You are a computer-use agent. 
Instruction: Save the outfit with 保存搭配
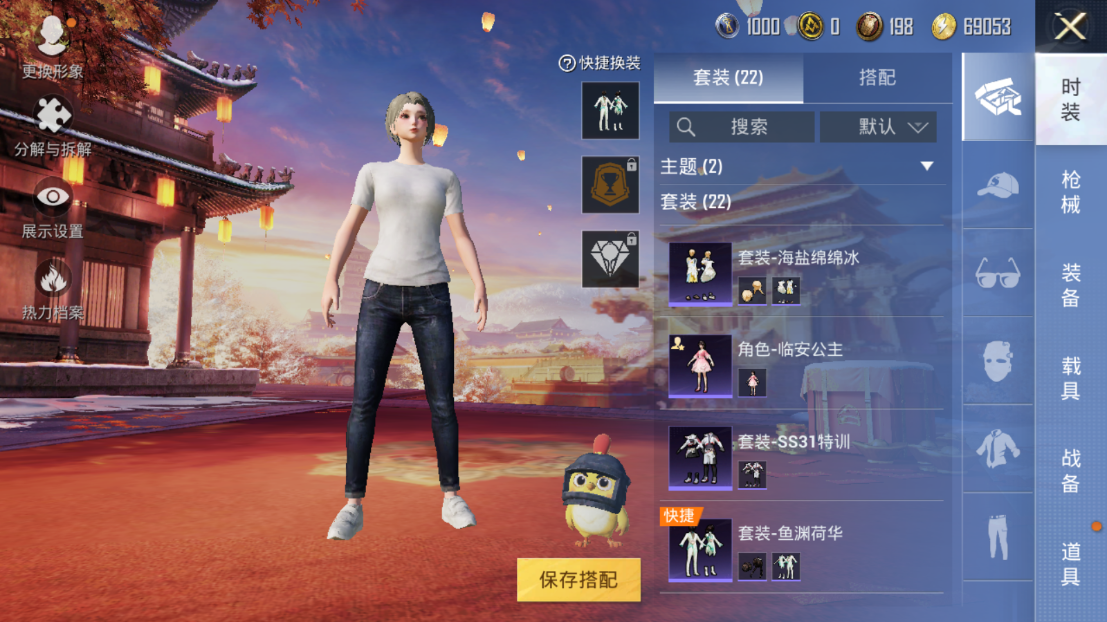pyautogui.click(x=578, y=580)
